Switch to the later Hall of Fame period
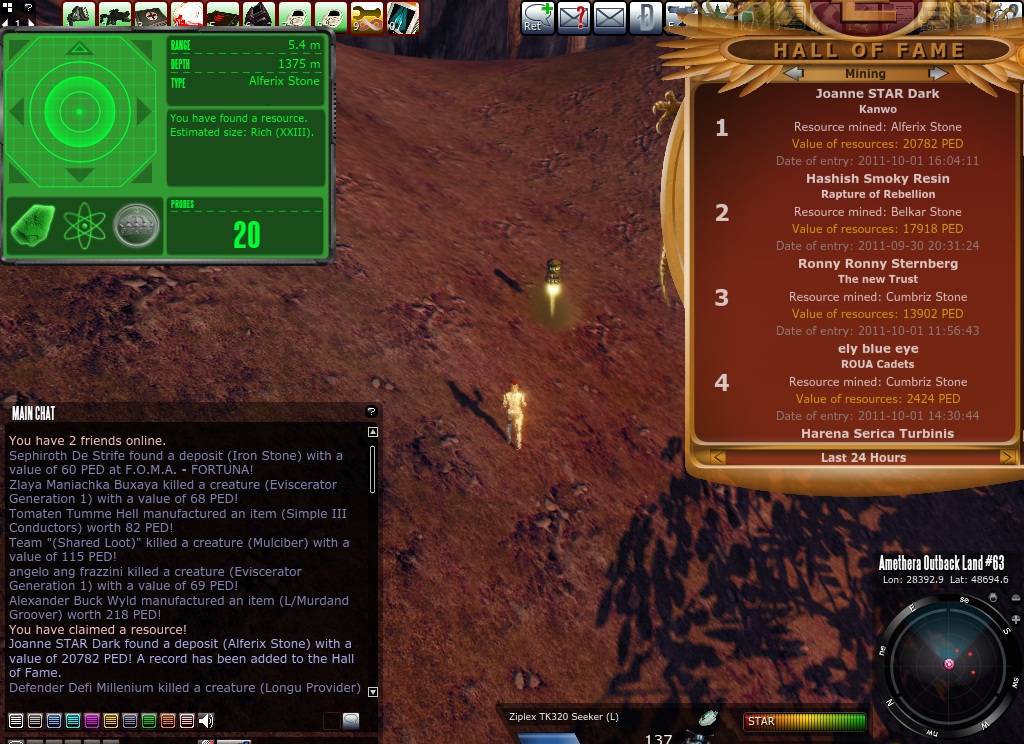The width and height of the screenshot is (1024, 744). point(1006,457)
